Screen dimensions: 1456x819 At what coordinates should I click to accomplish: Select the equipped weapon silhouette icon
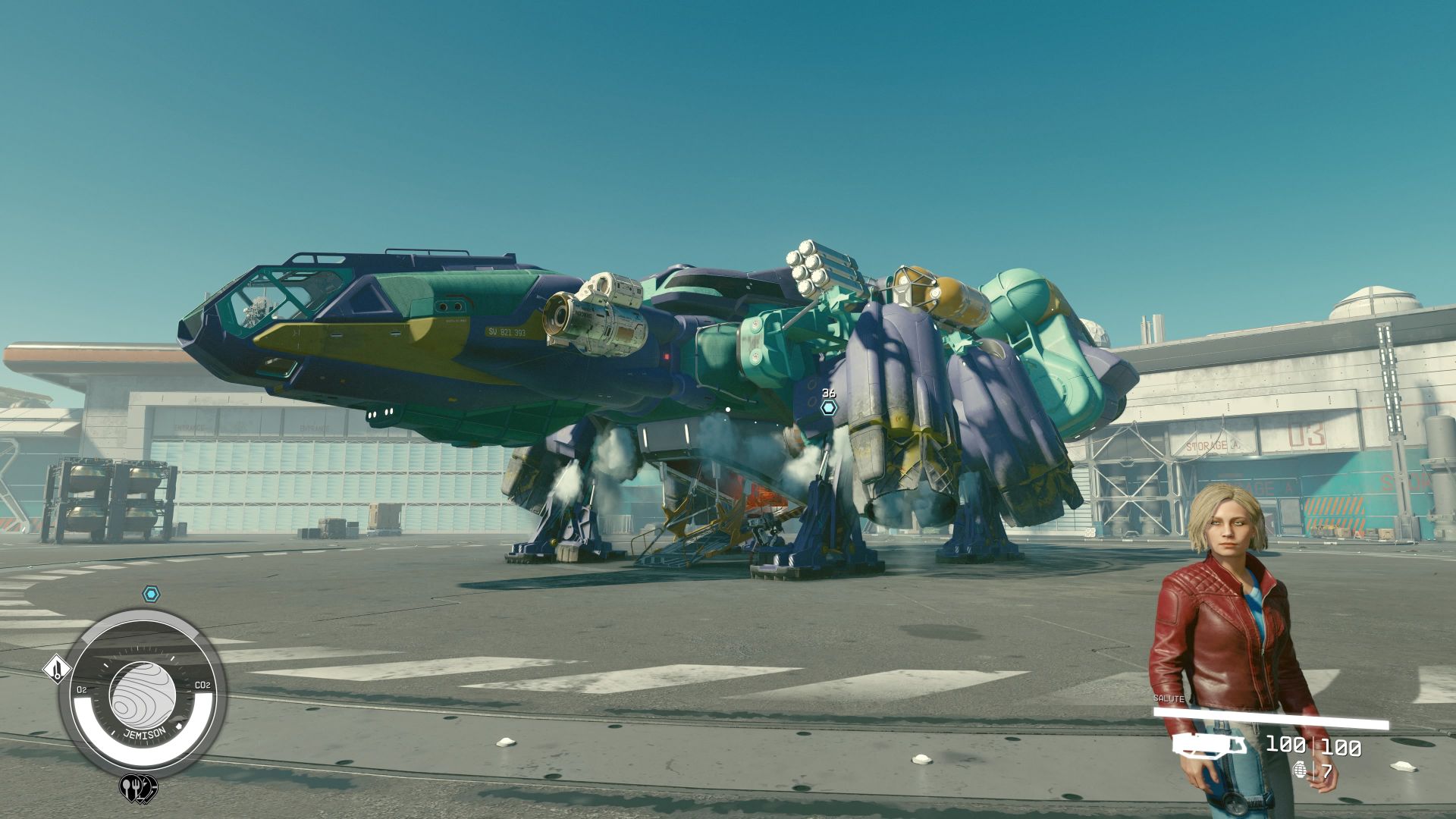pyautogui.click(x=1209, y=746)
